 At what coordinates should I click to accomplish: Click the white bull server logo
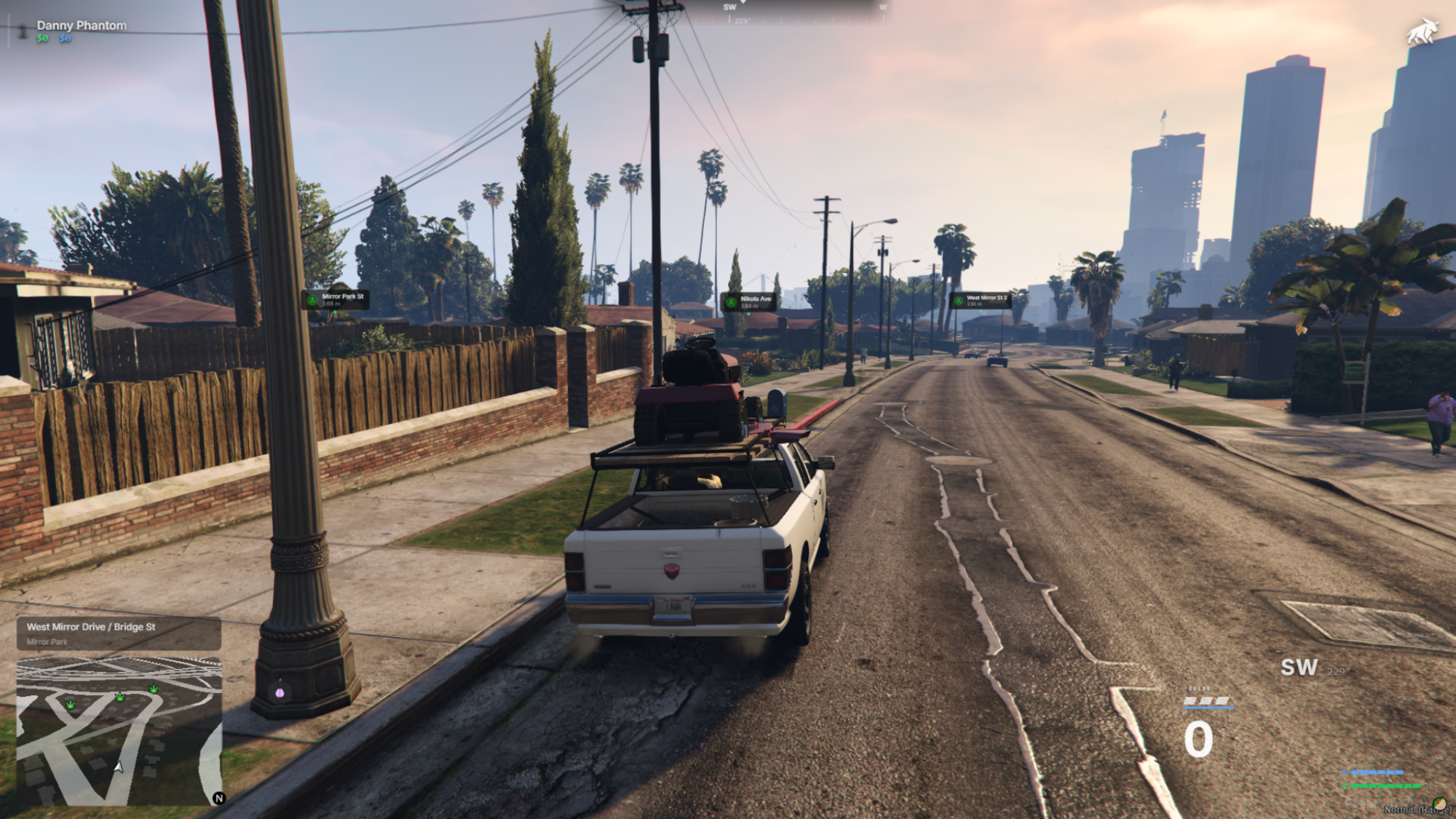click(x=1422, y=32)
